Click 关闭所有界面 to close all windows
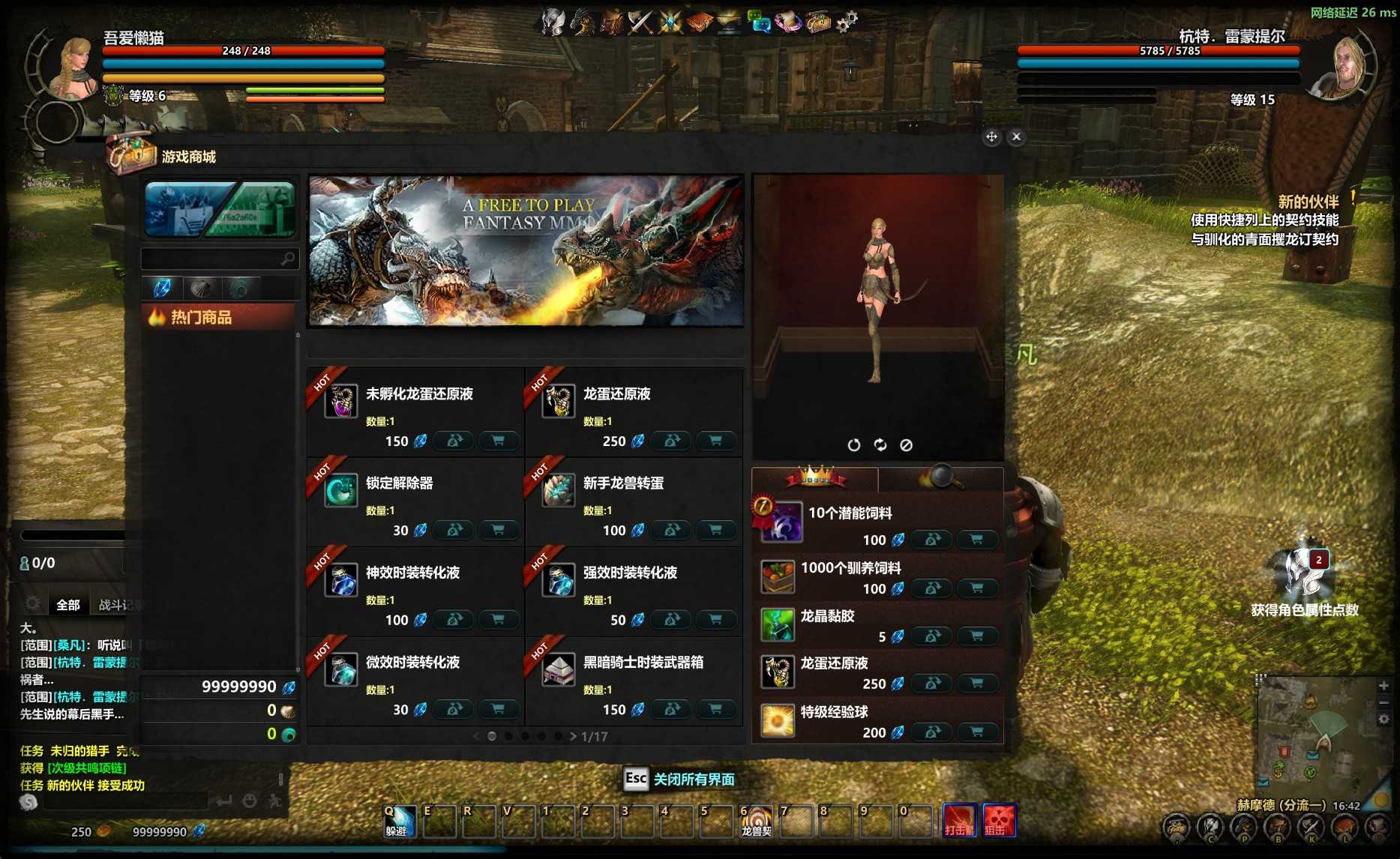Image resolution: width=1400 pixels, height=859 pixels. pyautogui.click(x=693, y=780)
